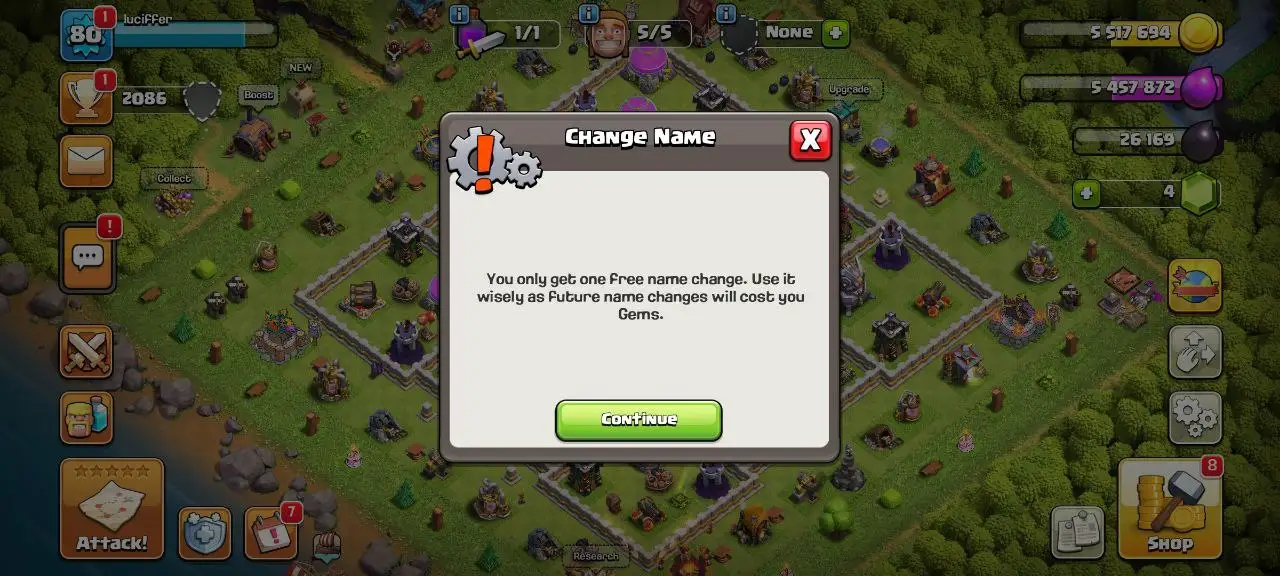Show info for the 5/5 builders counter
Image resolution: width=1280 pixels, height=576 pixels.
(x=590, y=14)
